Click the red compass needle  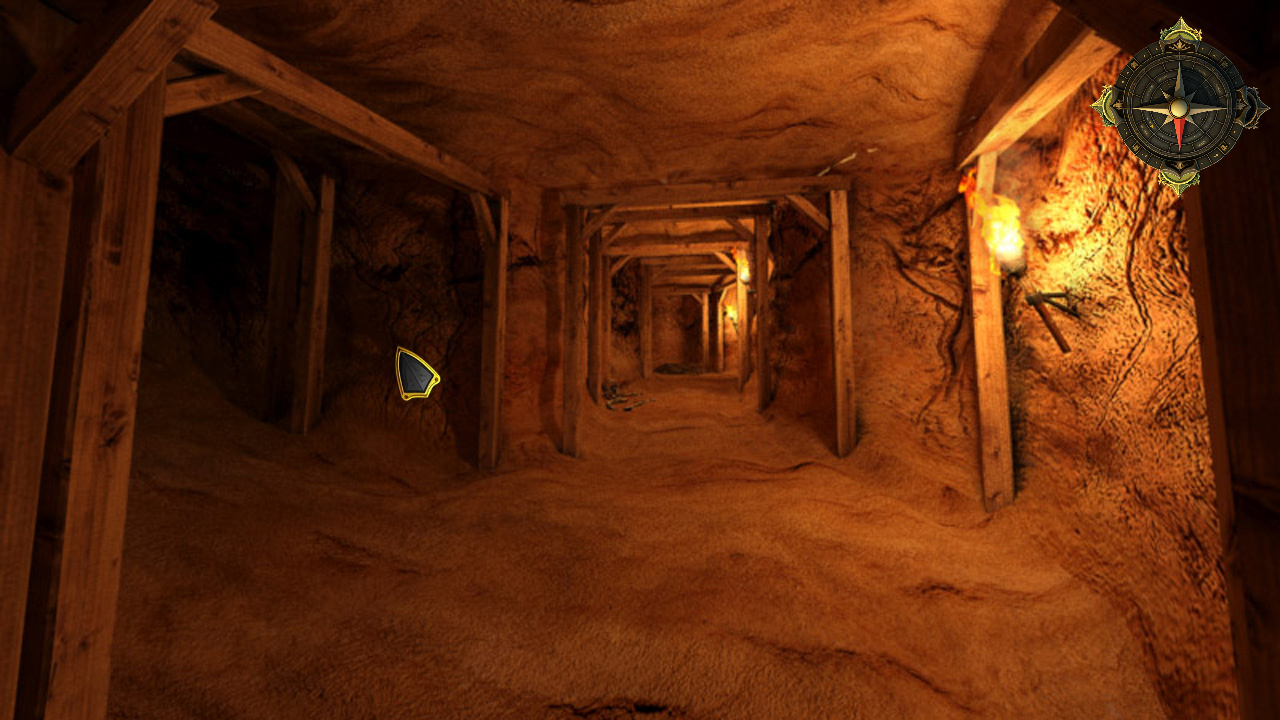click(x=1180, y=130)
